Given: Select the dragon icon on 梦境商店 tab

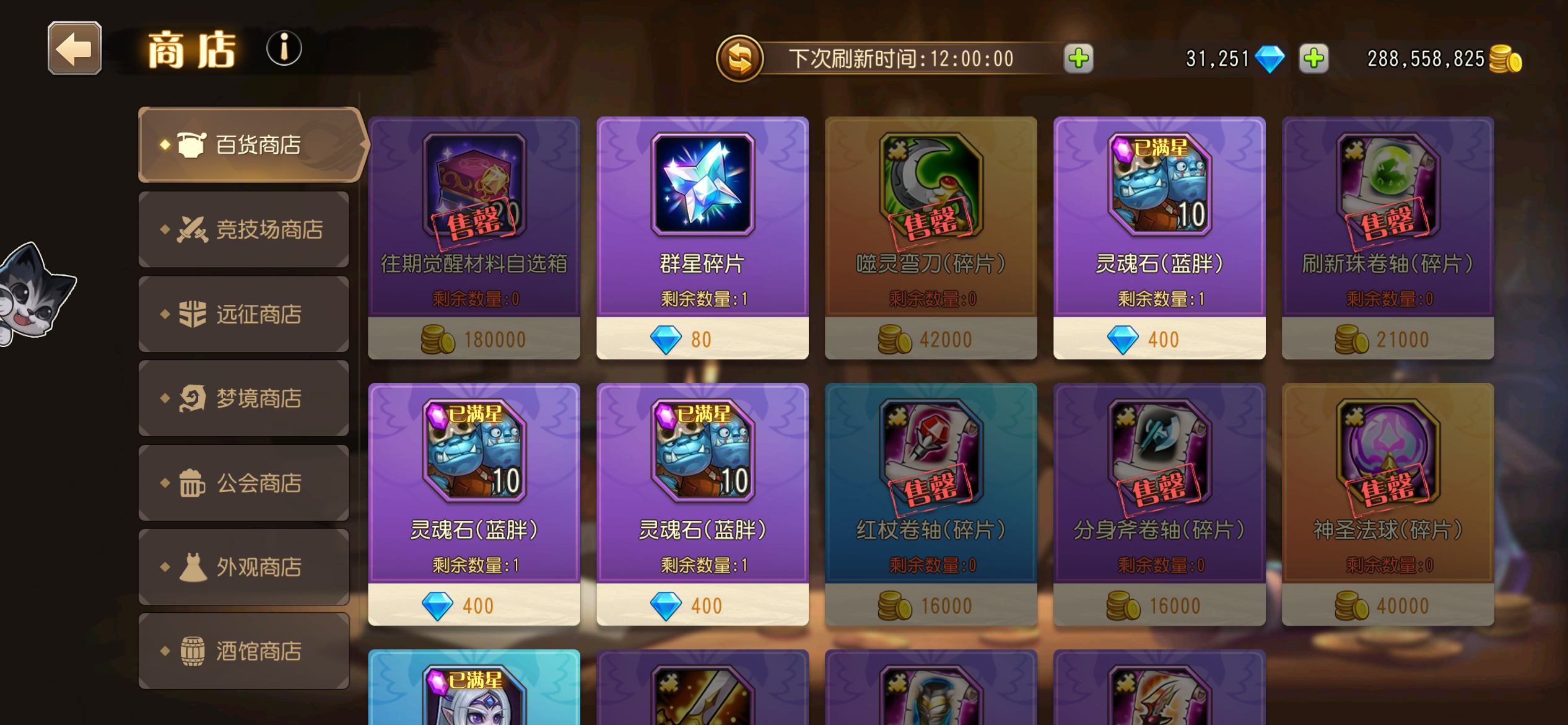Looking at the screenshot, I should point(193,399).
